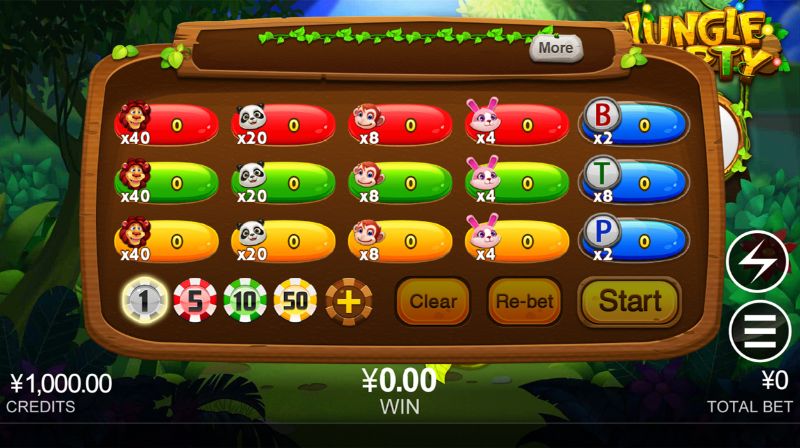Select the yellow 50 chip
This screenshot has width=800, height=448.
(x=296, y=300)
